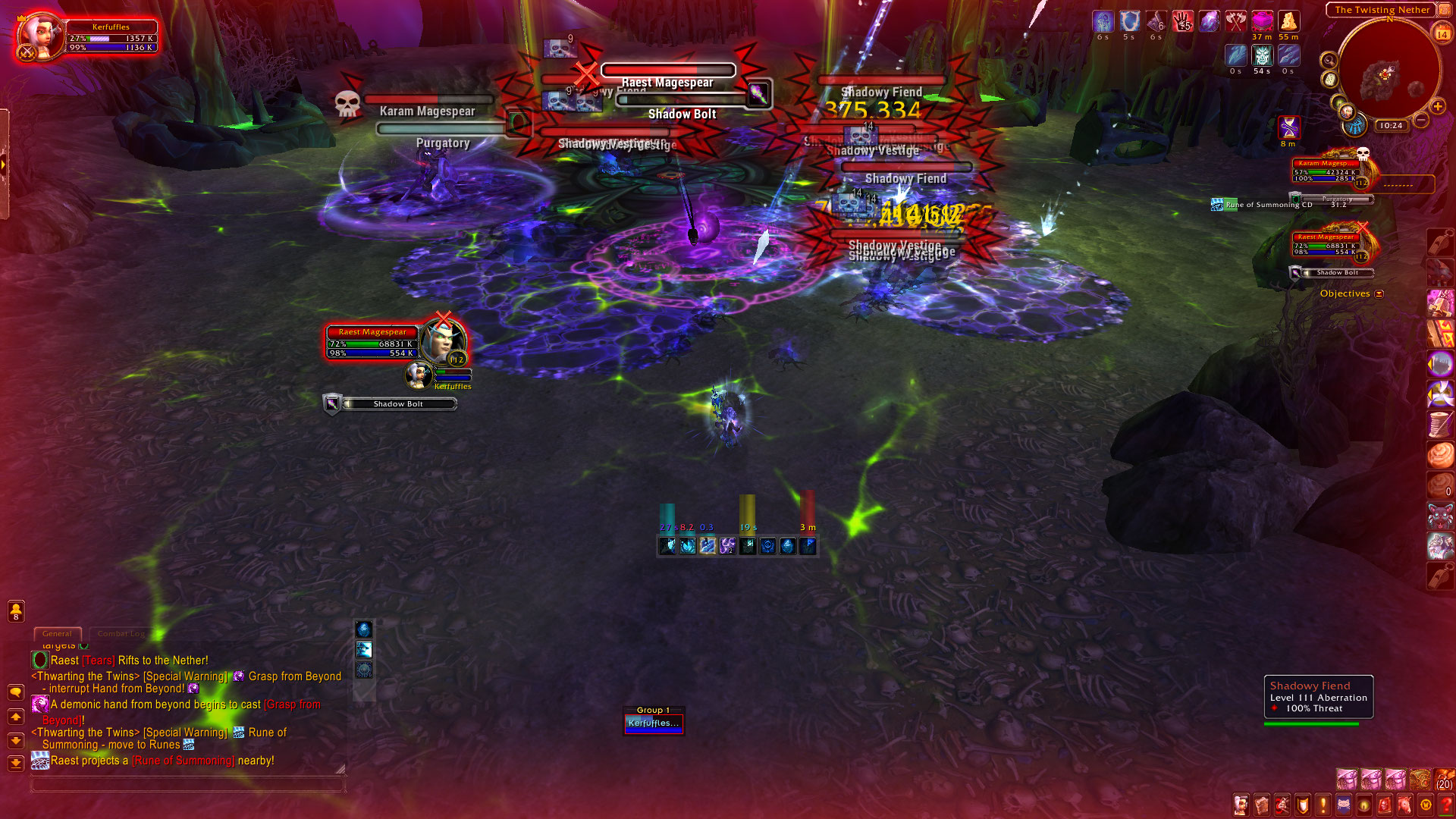Open the red question mark help button
This screenshot has height=819, width=1456.
point(1447,805)
